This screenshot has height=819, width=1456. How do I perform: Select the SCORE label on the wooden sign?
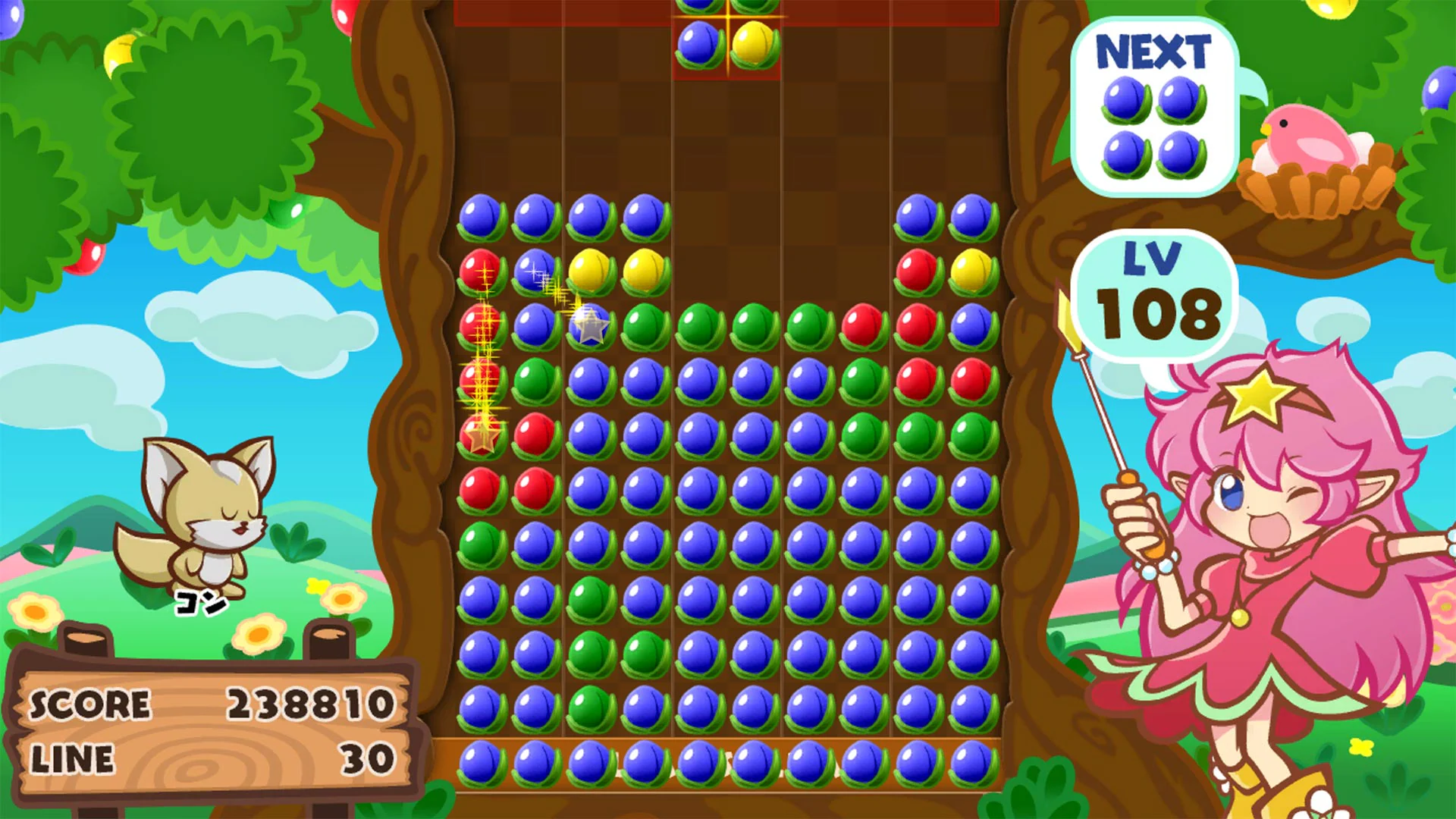[91, 704]
